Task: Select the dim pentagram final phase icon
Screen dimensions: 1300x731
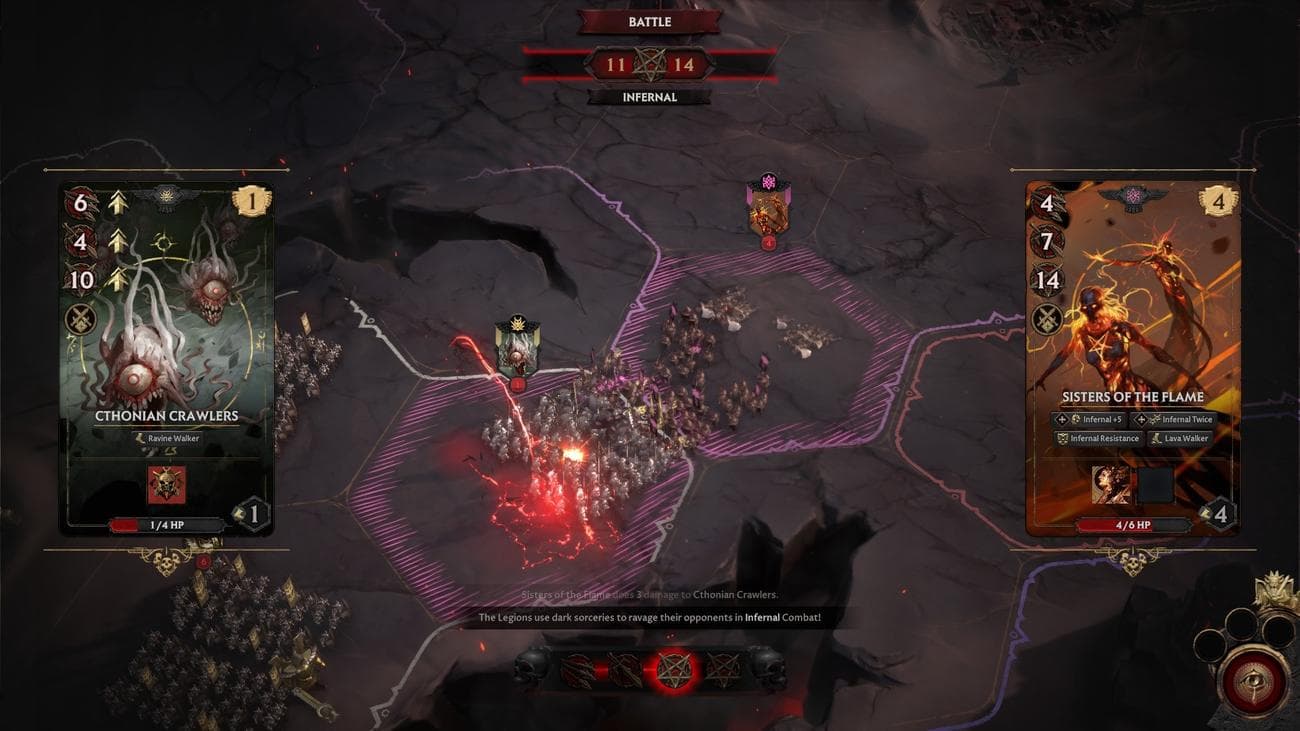Action: (721, 669)
